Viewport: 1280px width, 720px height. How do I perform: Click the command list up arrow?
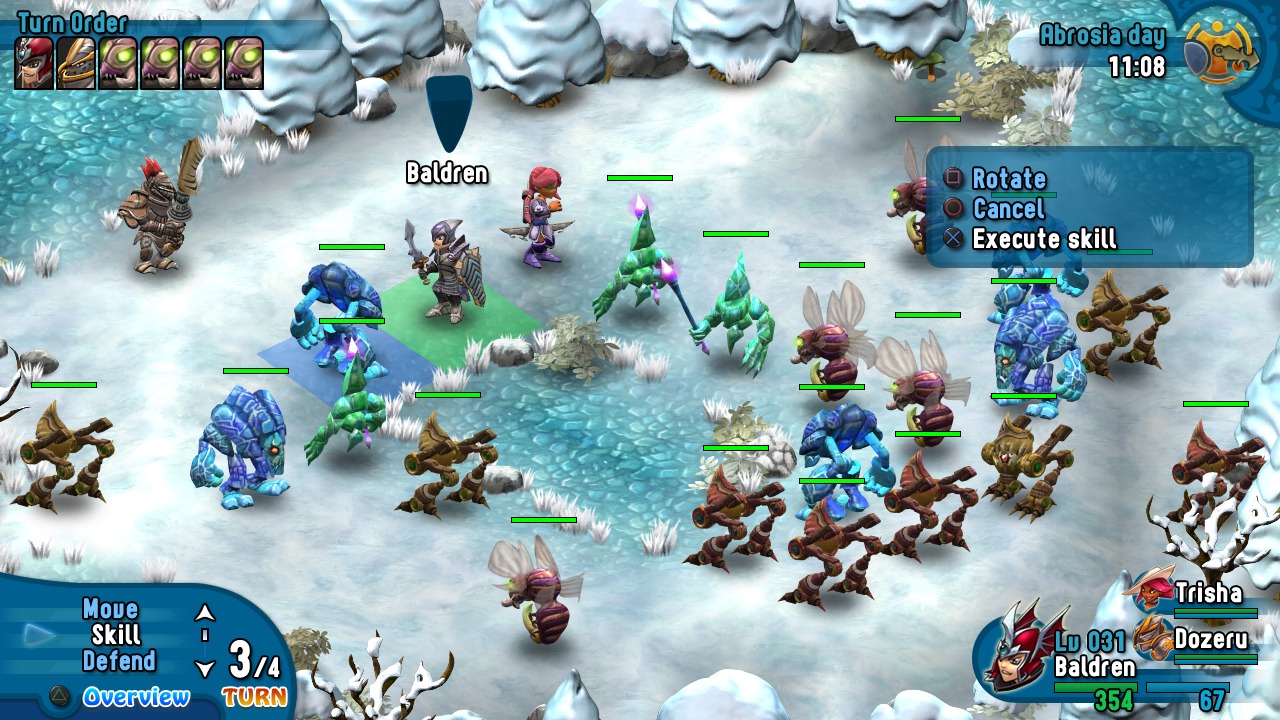(205, 612)
